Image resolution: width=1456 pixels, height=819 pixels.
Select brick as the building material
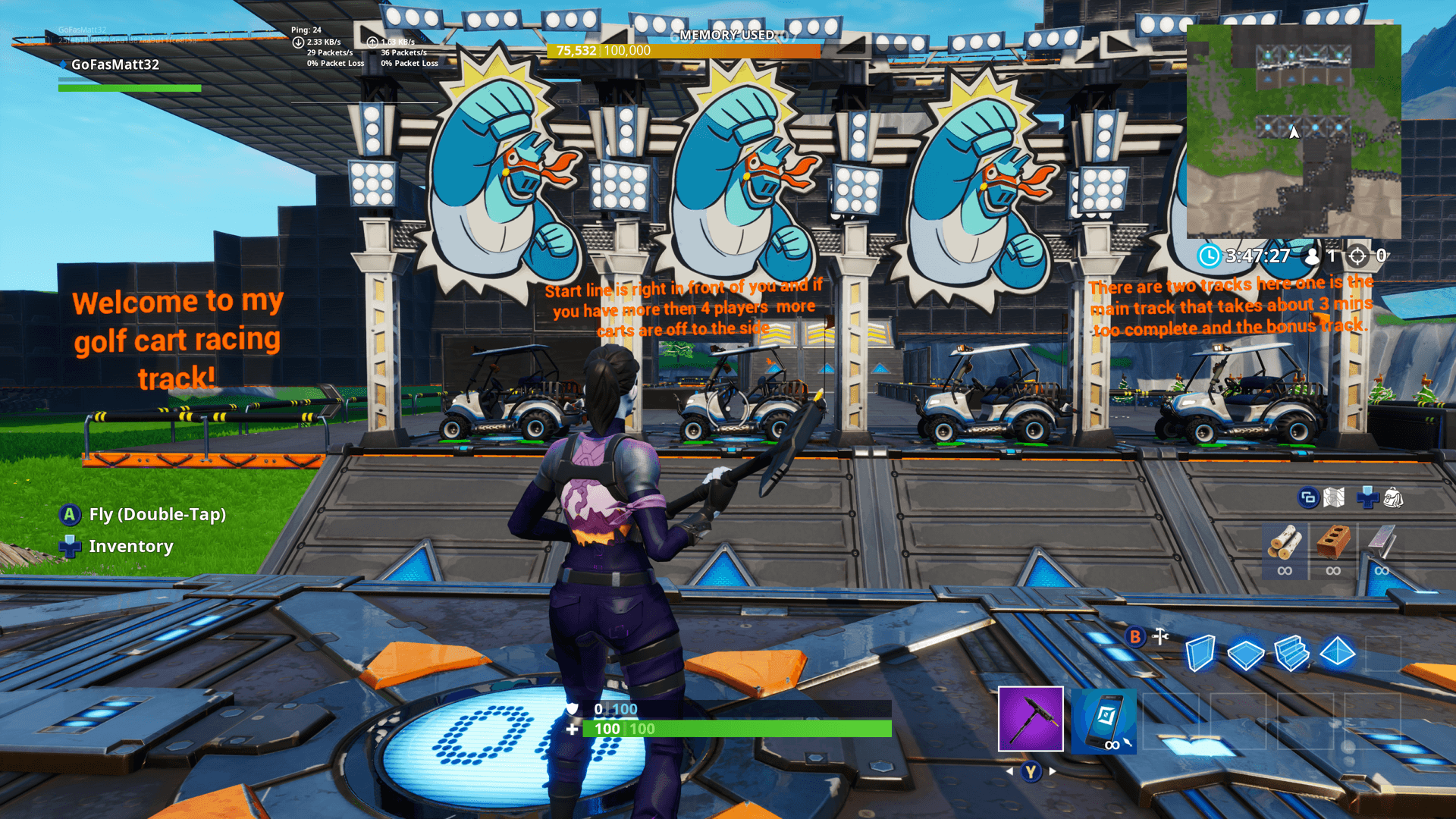(x=1333, y=543)
